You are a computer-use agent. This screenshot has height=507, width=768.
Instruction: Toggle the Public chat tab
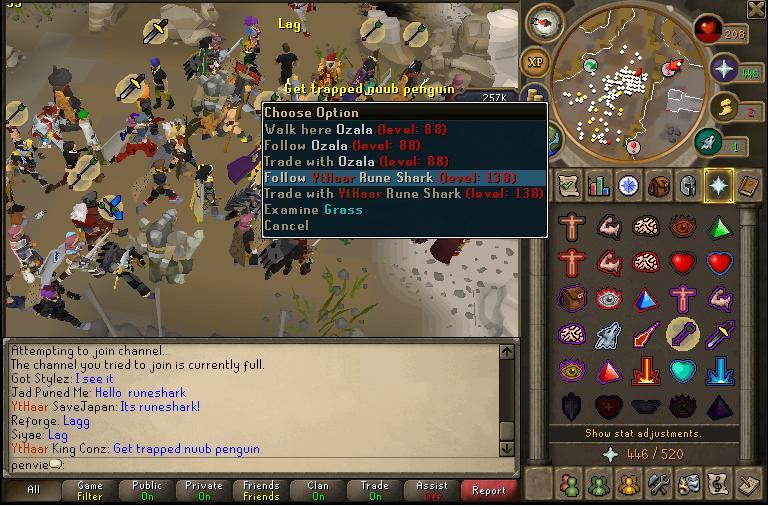click(147, 490)
